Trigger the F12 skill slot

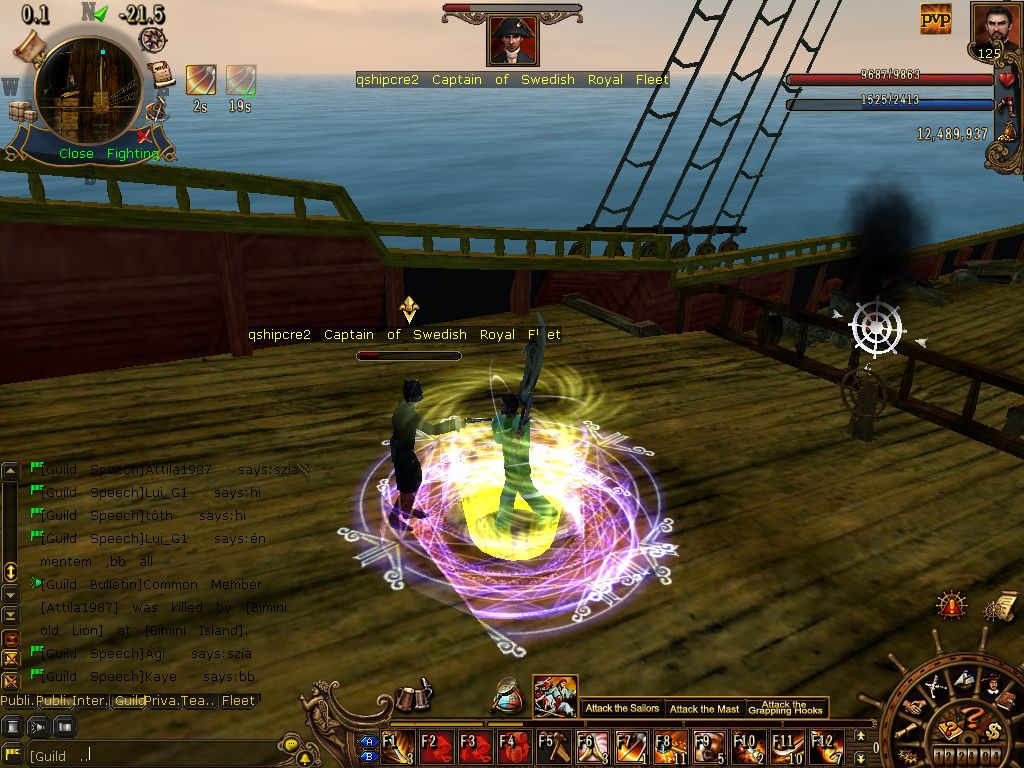pos(826,746)
